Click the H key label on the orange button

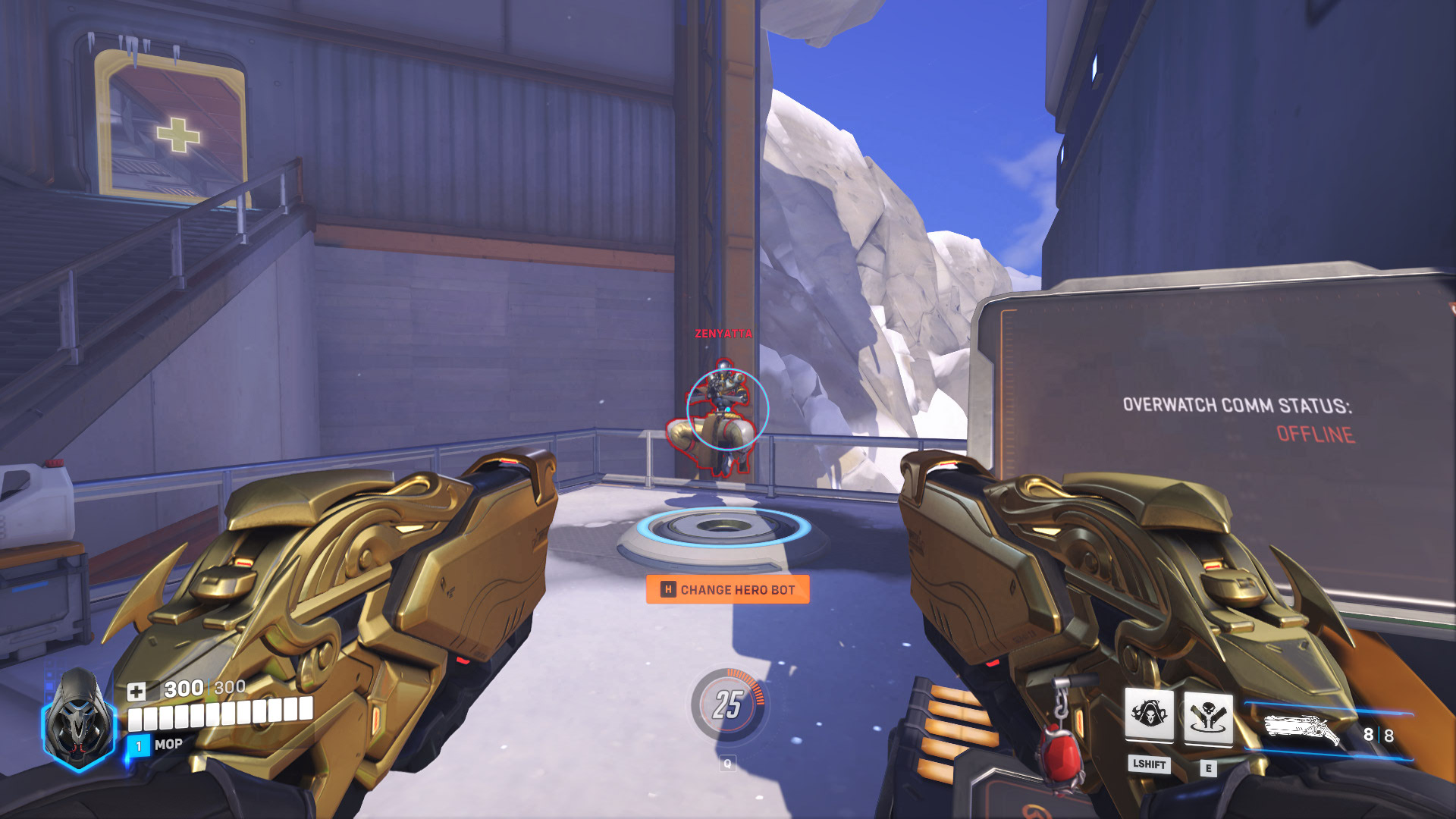pos(667,588)
